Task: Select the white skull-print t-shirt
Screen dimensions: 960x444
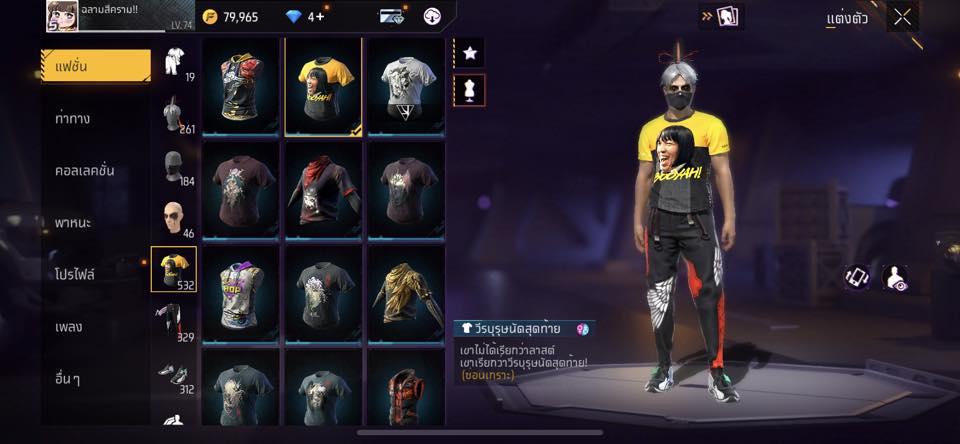Action: click(x=407, y=85)
